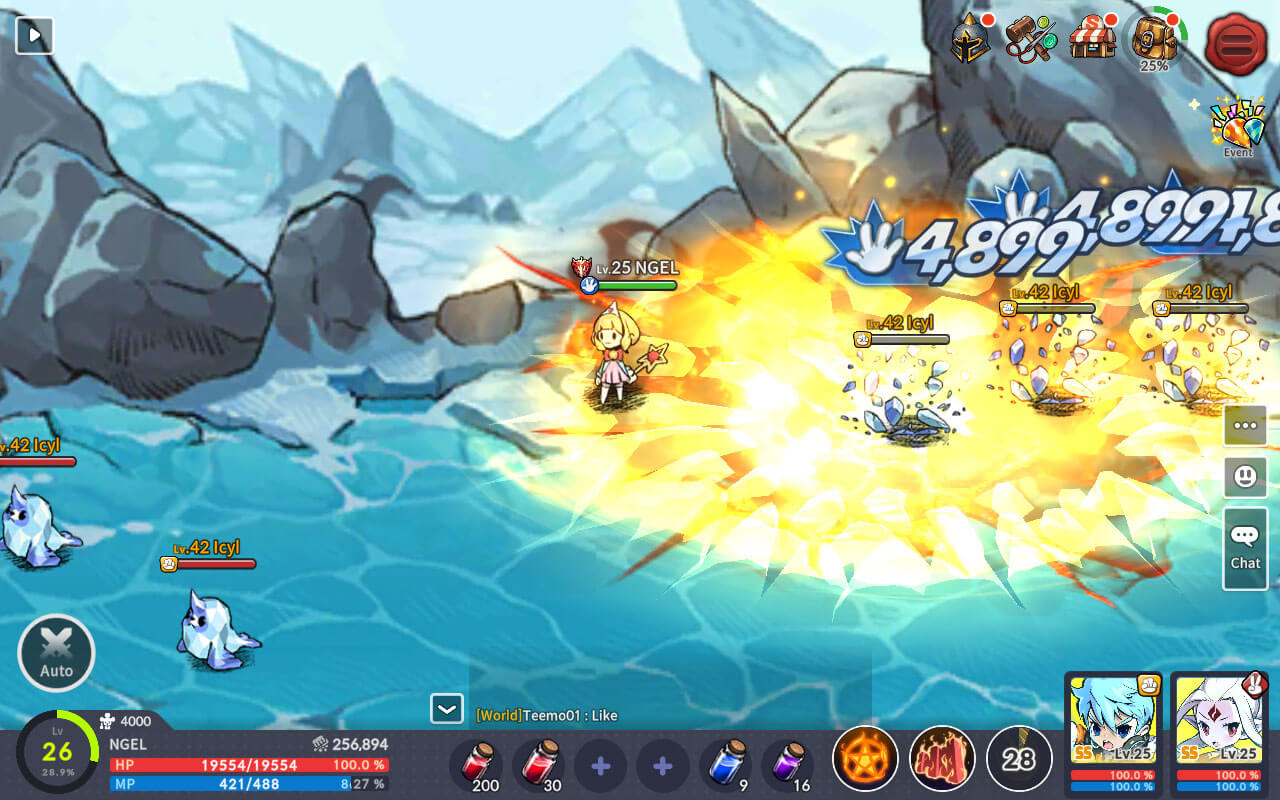1280x800 pixels.
Task: Visit the shop stall icon
Action: point(1092,40)
